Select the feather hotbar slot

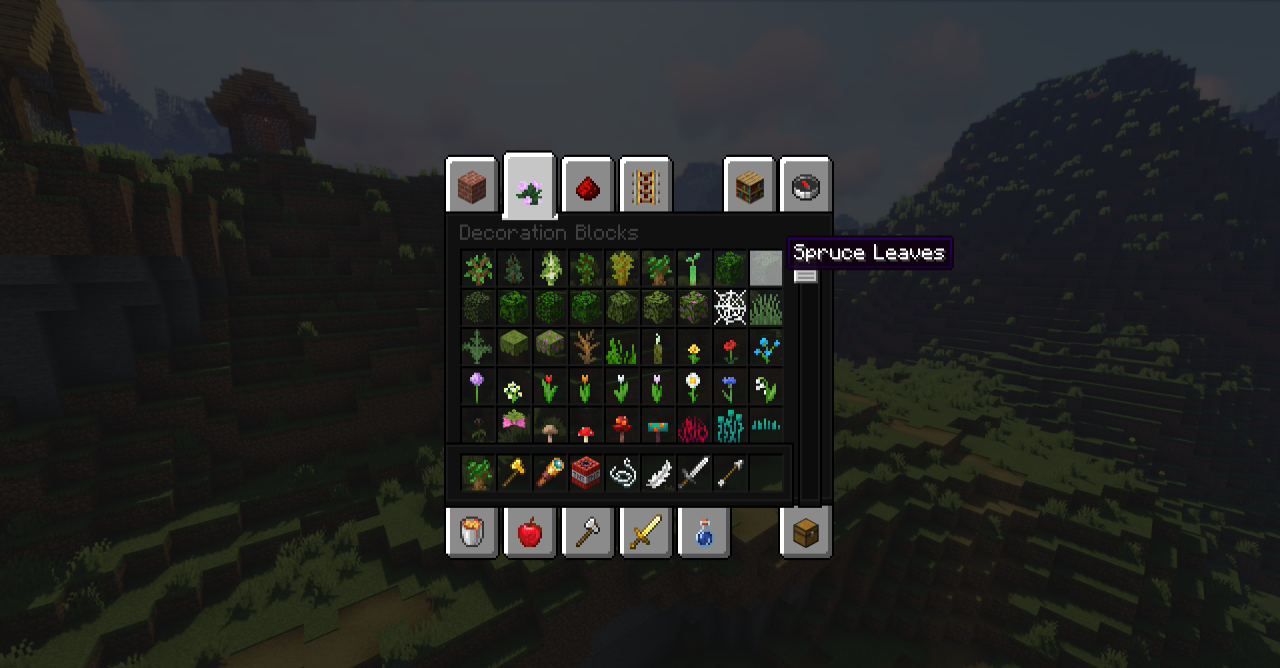click(x=658, y=472)
